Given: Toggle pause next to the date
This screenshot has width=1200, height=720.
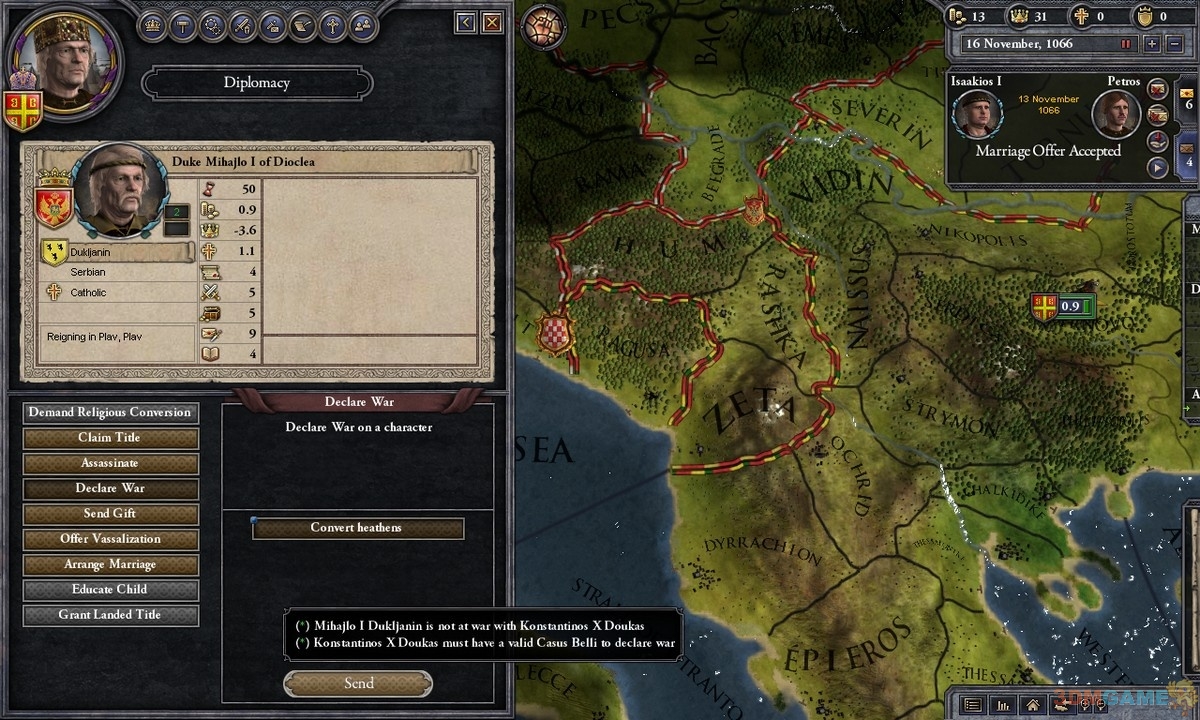Looking at the screenshot, I should click(1126, 44).
